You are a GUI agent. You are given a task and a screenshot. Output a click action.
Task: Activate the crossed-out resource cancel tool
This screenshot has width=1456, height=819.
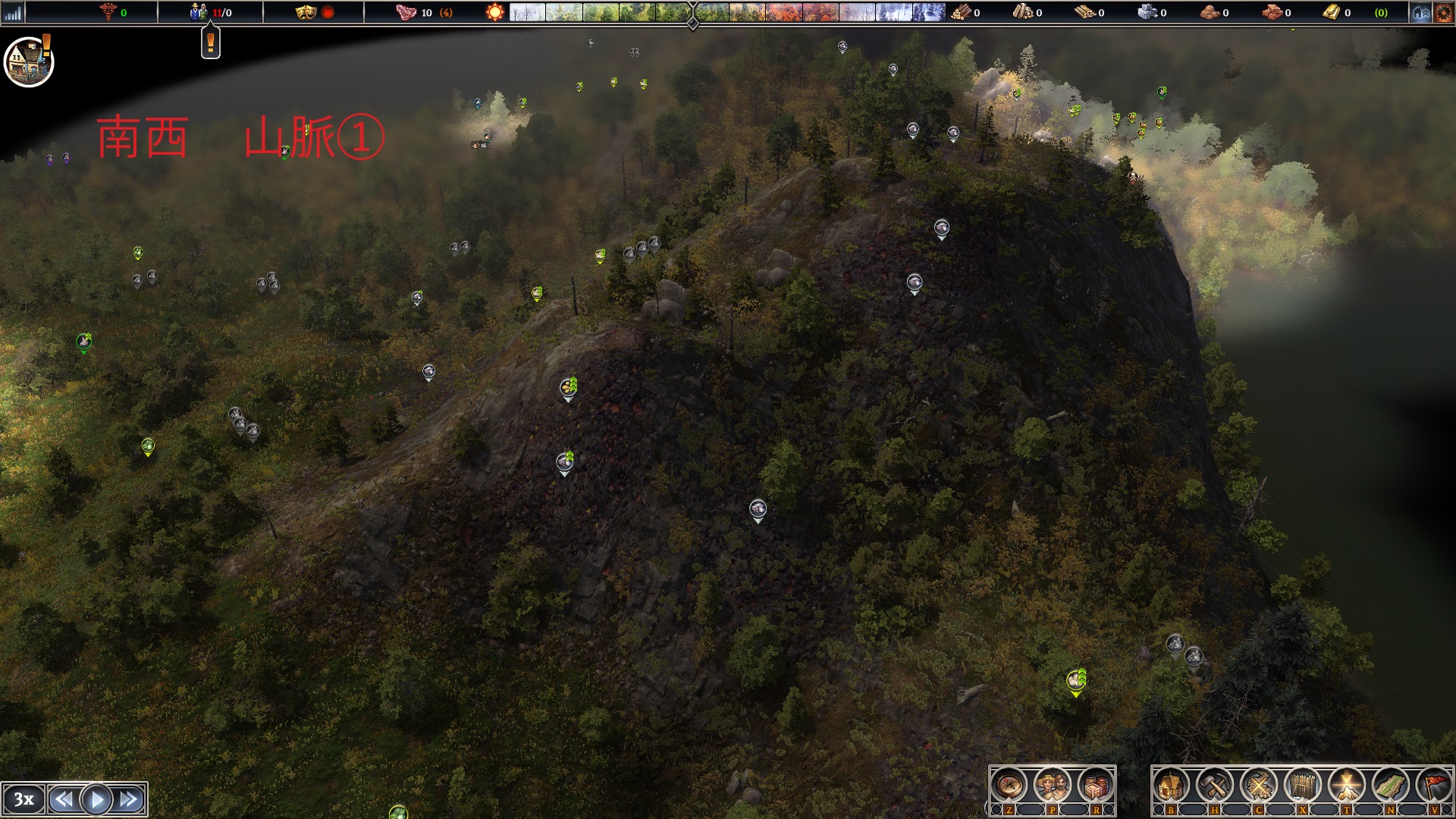coord(1258,785)
